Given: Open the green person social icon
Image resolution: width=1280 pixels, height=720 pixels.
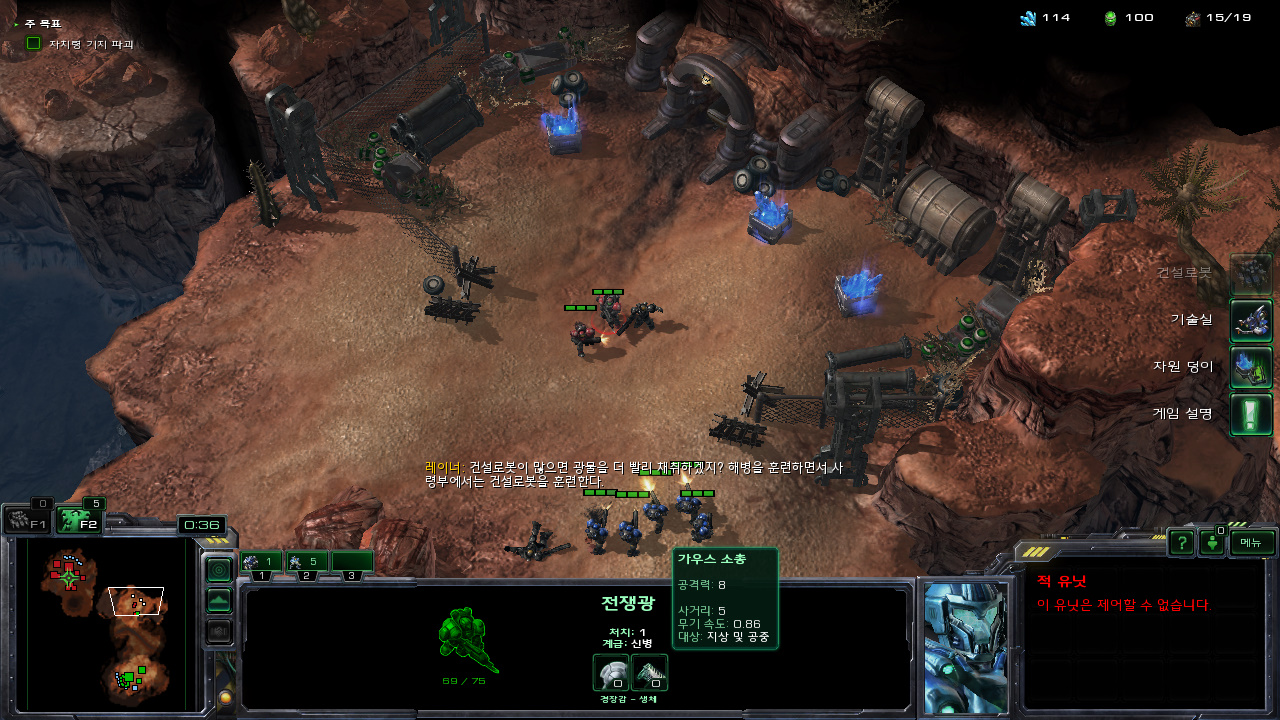Looking at the screenshot, I should 1212,543.
